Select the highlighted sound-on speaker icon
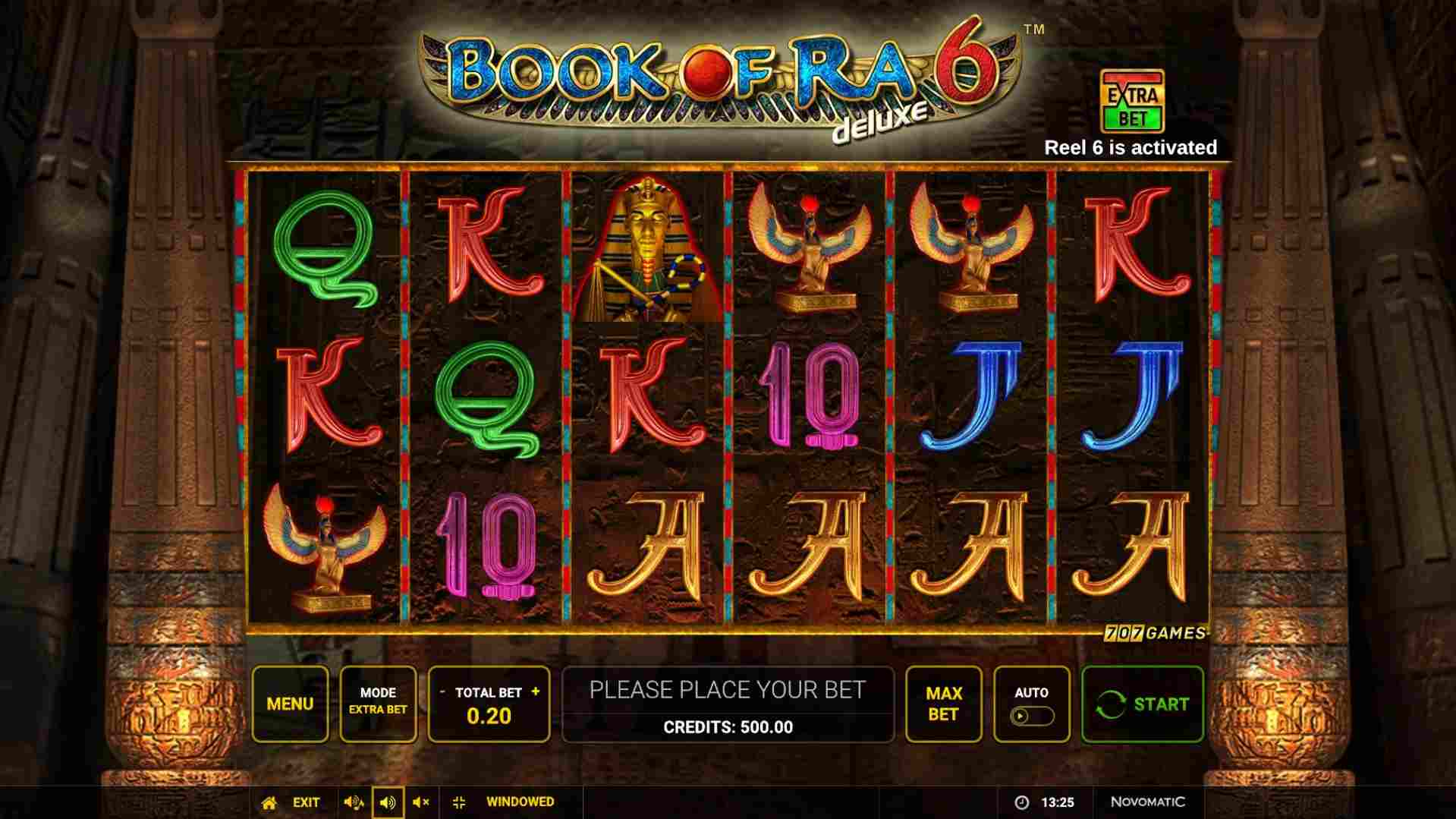 389,802
